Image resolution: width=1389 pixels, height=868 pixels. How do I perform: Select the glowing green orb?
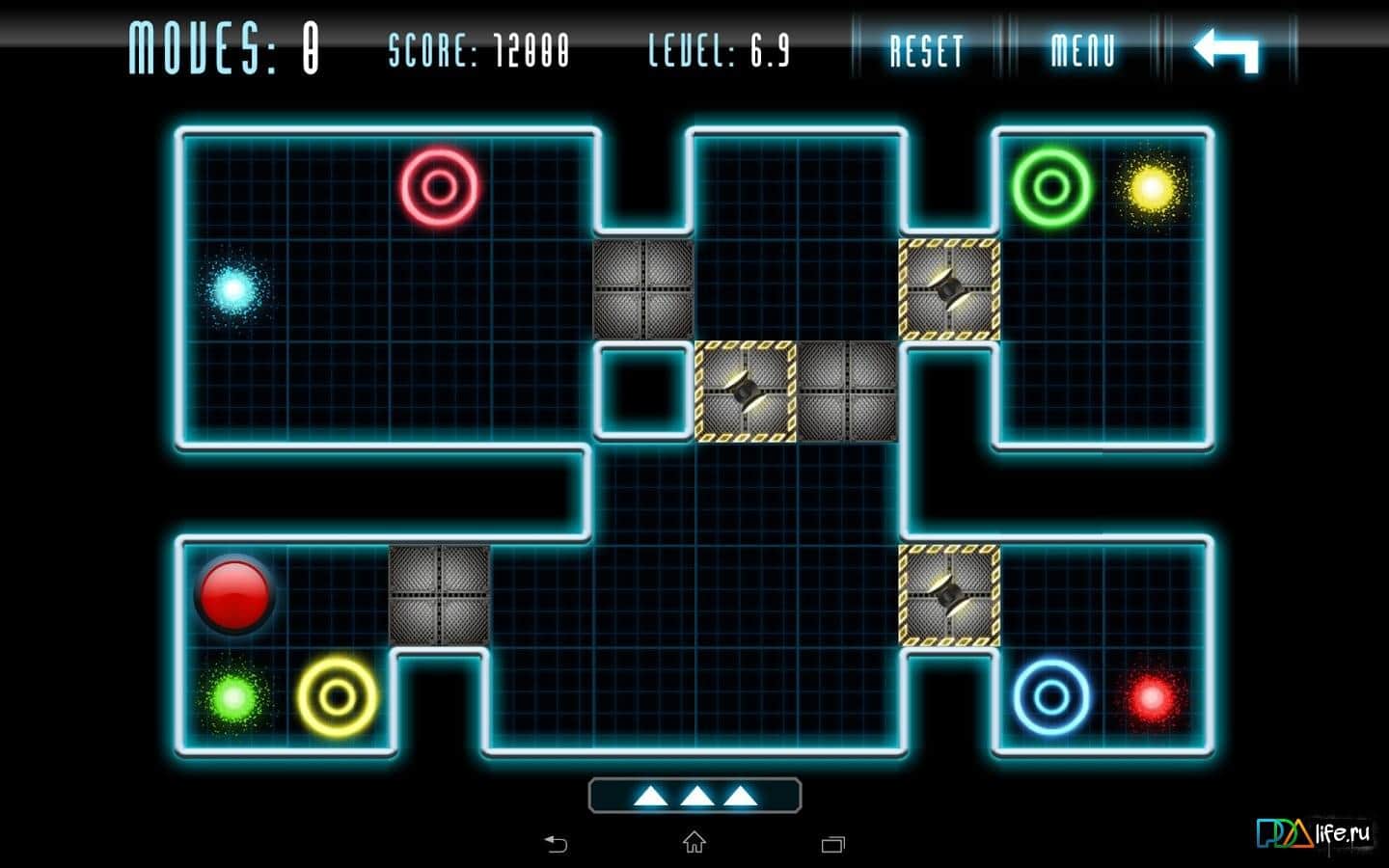[233, 695]
